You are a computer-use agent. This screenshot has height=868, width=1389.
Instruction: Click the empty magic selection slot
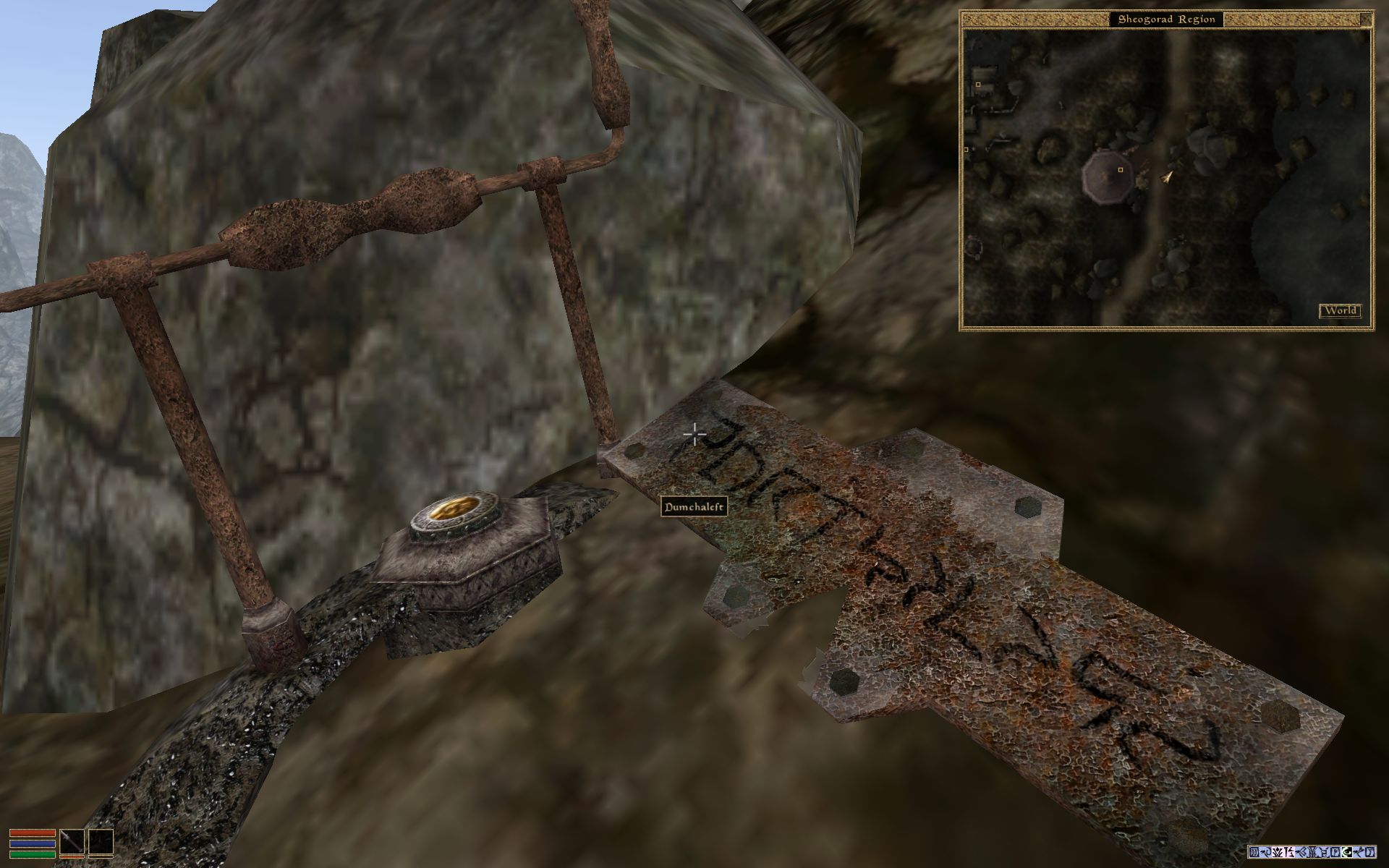coord(101,843)
